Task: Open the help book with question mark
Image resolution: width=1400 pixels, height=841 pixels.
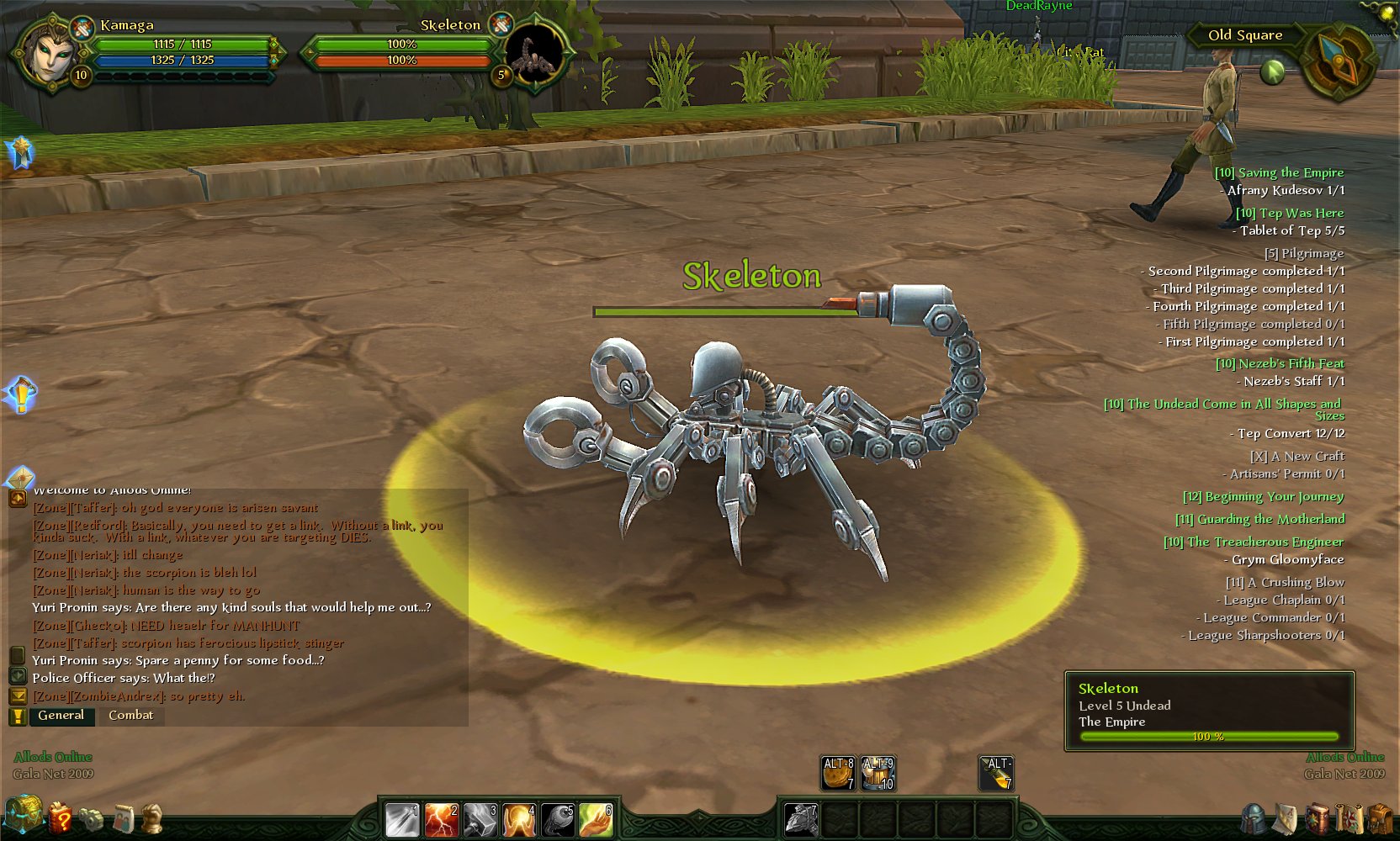Action: (x=60, y=817)
